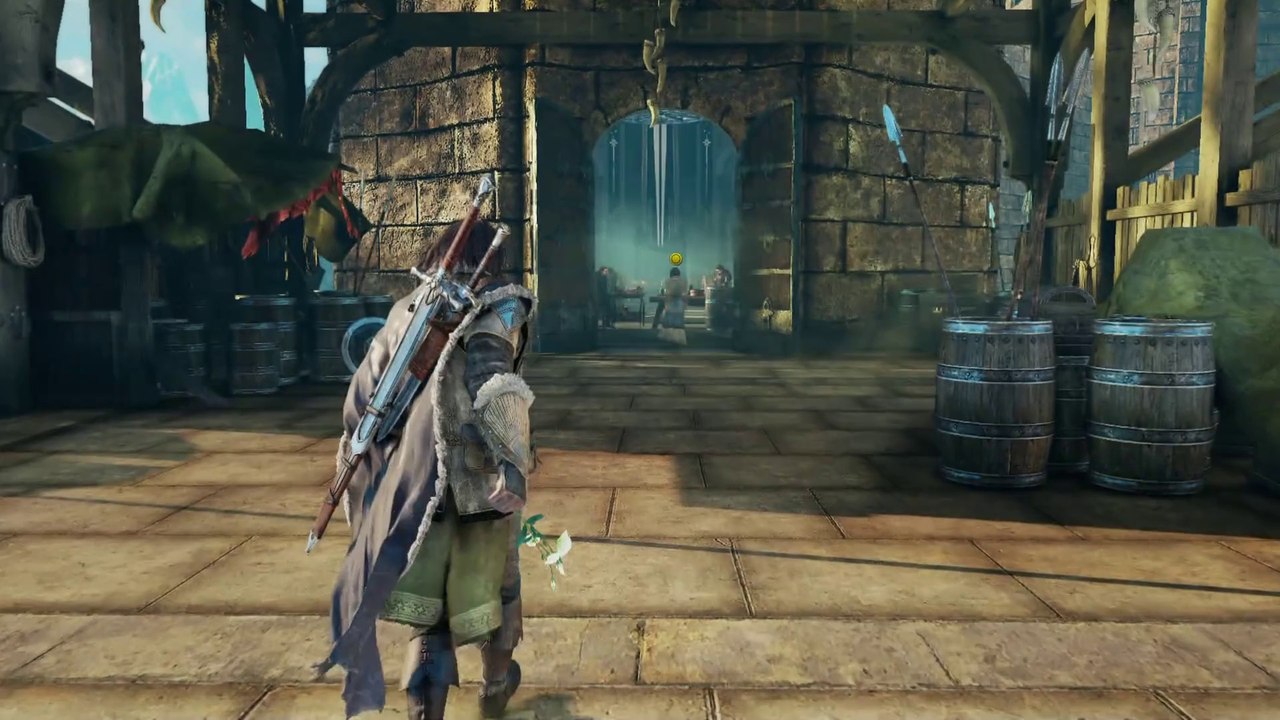Select the yellow objective marker above the NPC

tap(676, 259)
